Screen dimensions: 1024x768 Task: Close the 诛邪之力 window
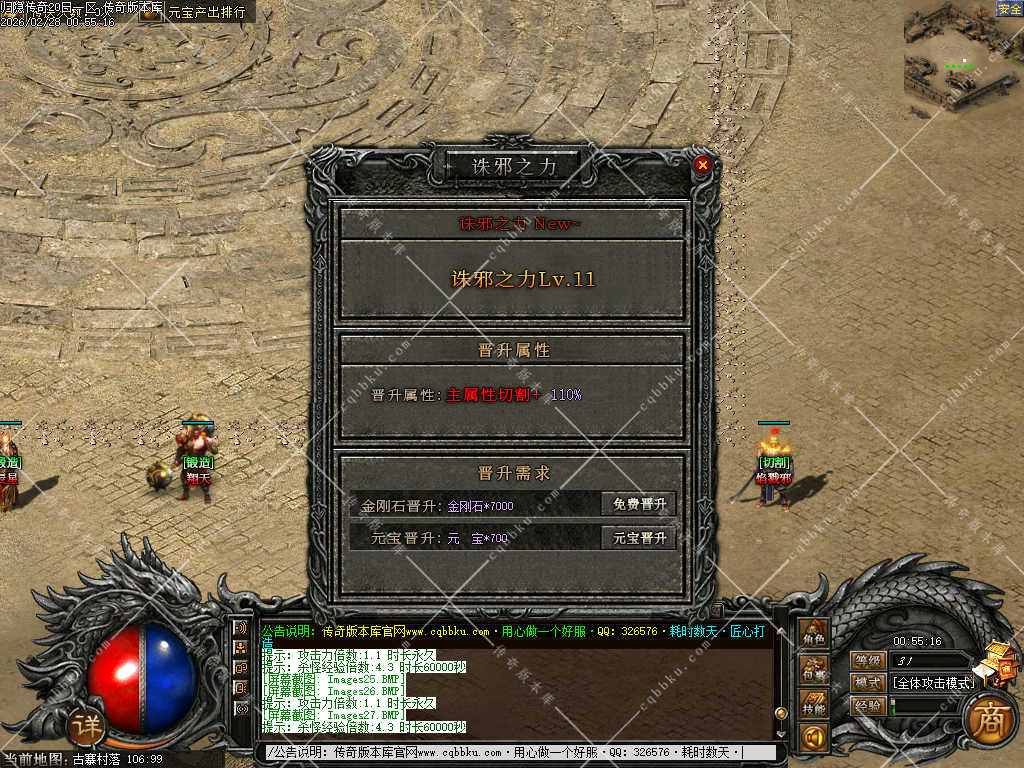pos(703,165)
